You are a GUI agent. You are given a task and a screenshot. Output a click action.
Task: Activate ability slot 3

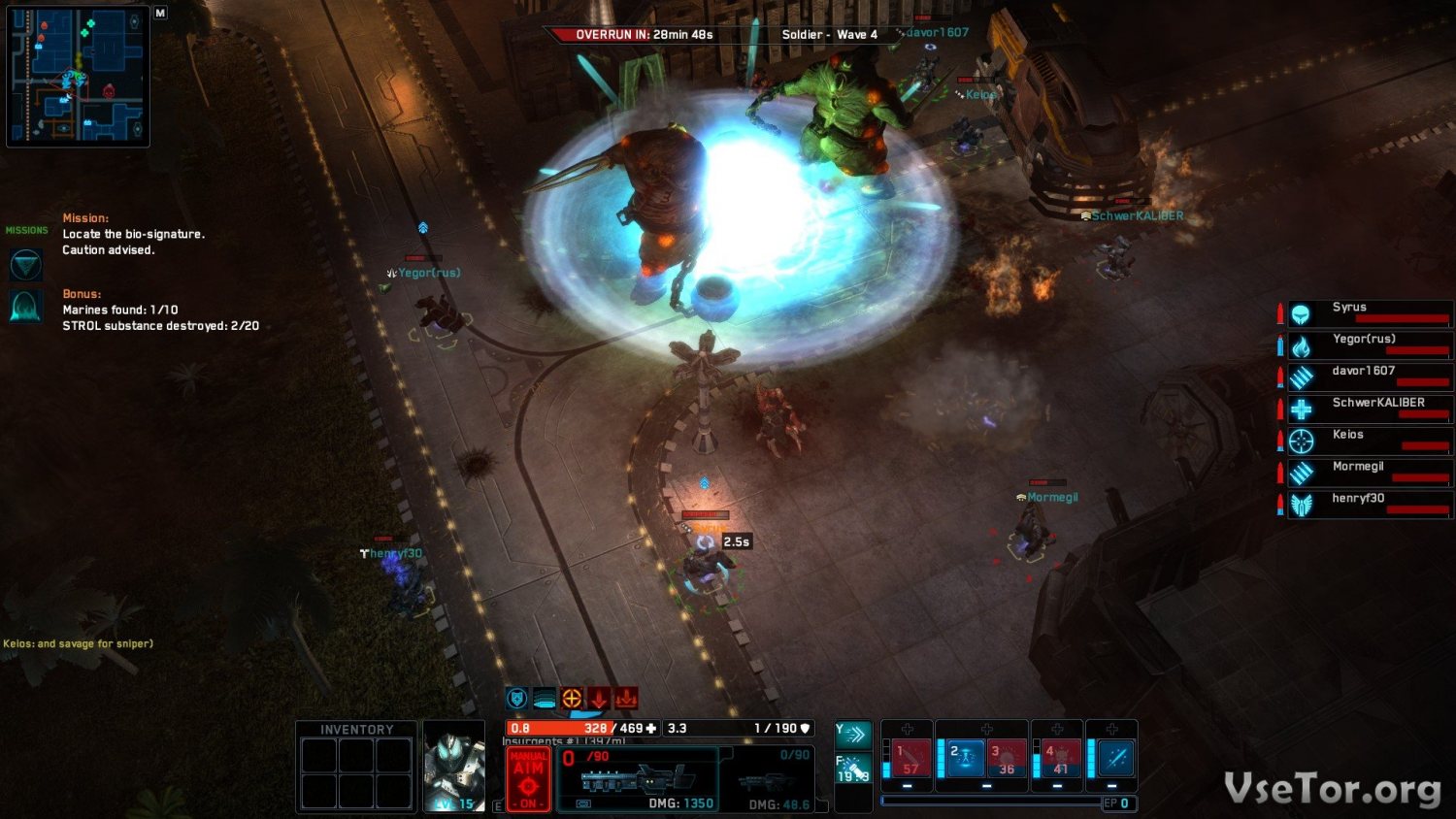pyautogui.click(x=1007, y=758)
